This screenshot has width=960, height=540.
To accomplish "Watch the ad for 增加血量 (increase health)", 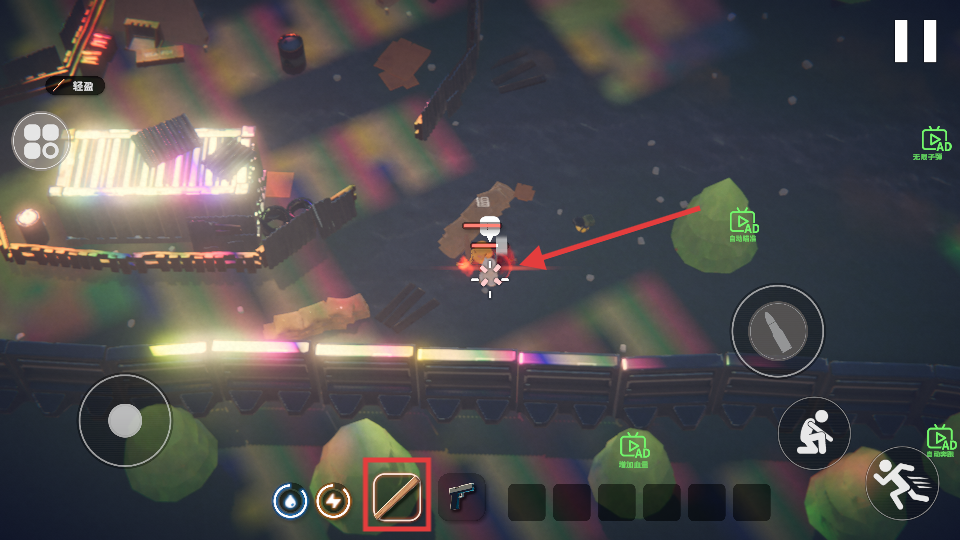I will click(x=634, y=449).
